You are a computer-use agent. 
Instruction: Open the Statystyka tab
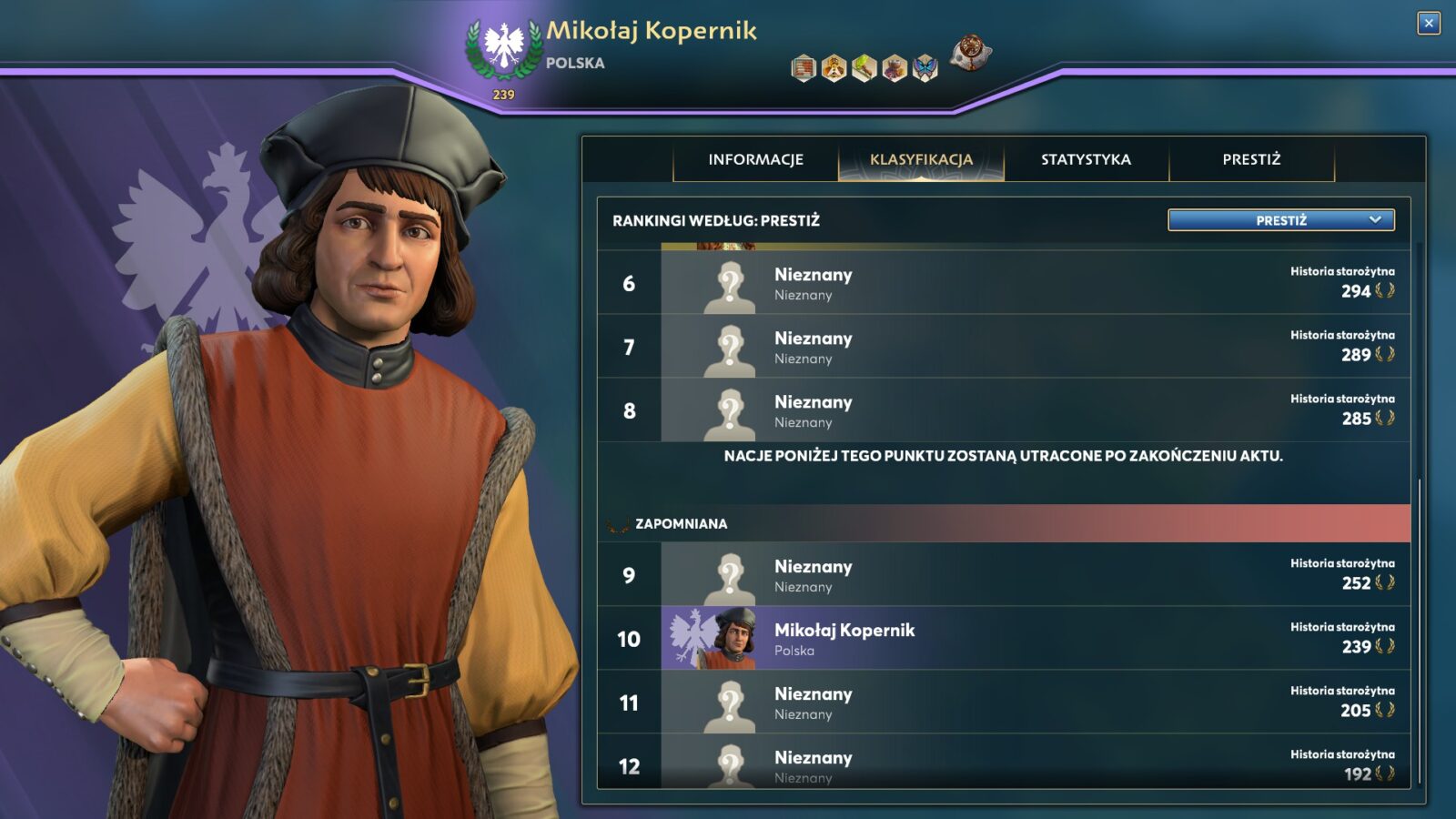click(x=1086, y=159)
